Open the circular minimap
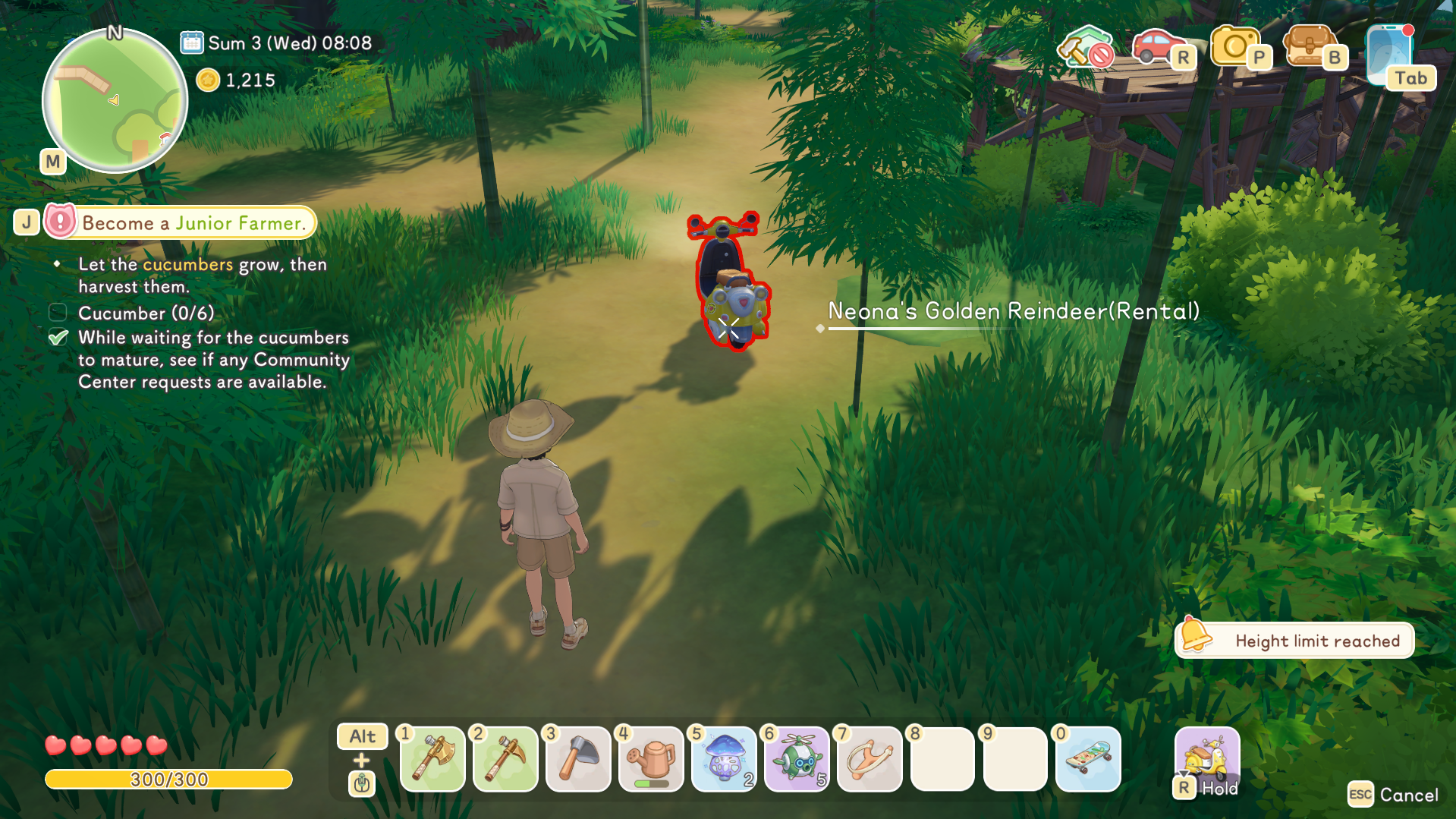Image resolution: width=1456 pixels, height=819 pixels. tap(115, 100)
